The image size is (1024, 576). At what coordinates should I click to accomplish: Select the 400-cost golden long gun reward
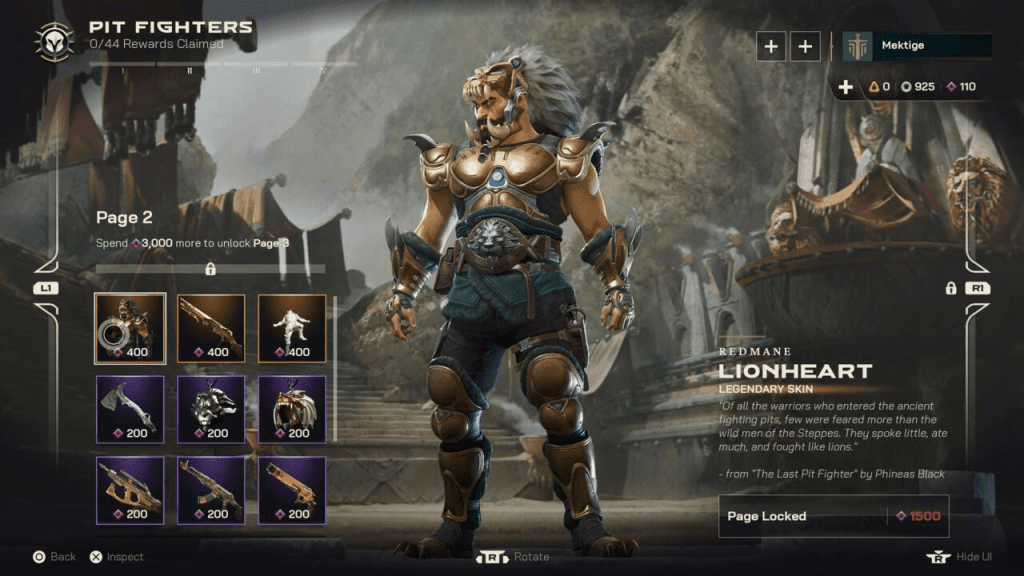pos(211,327)
